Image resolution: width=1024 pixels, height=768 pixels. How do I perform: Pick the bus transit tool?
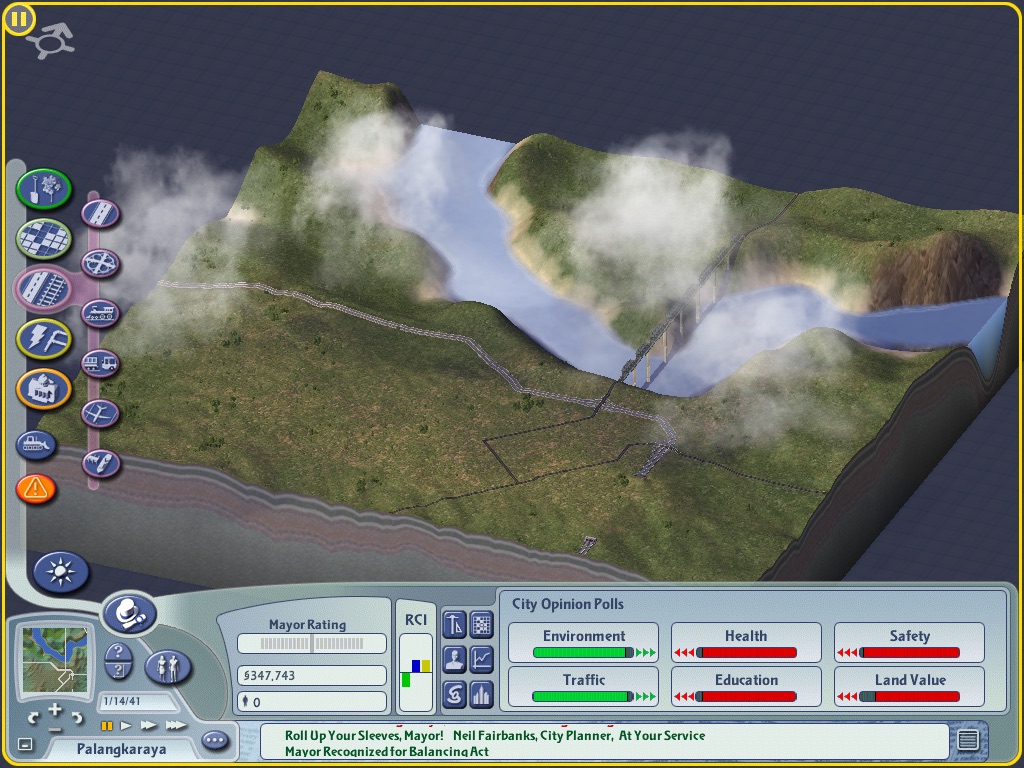pos(100,363)
